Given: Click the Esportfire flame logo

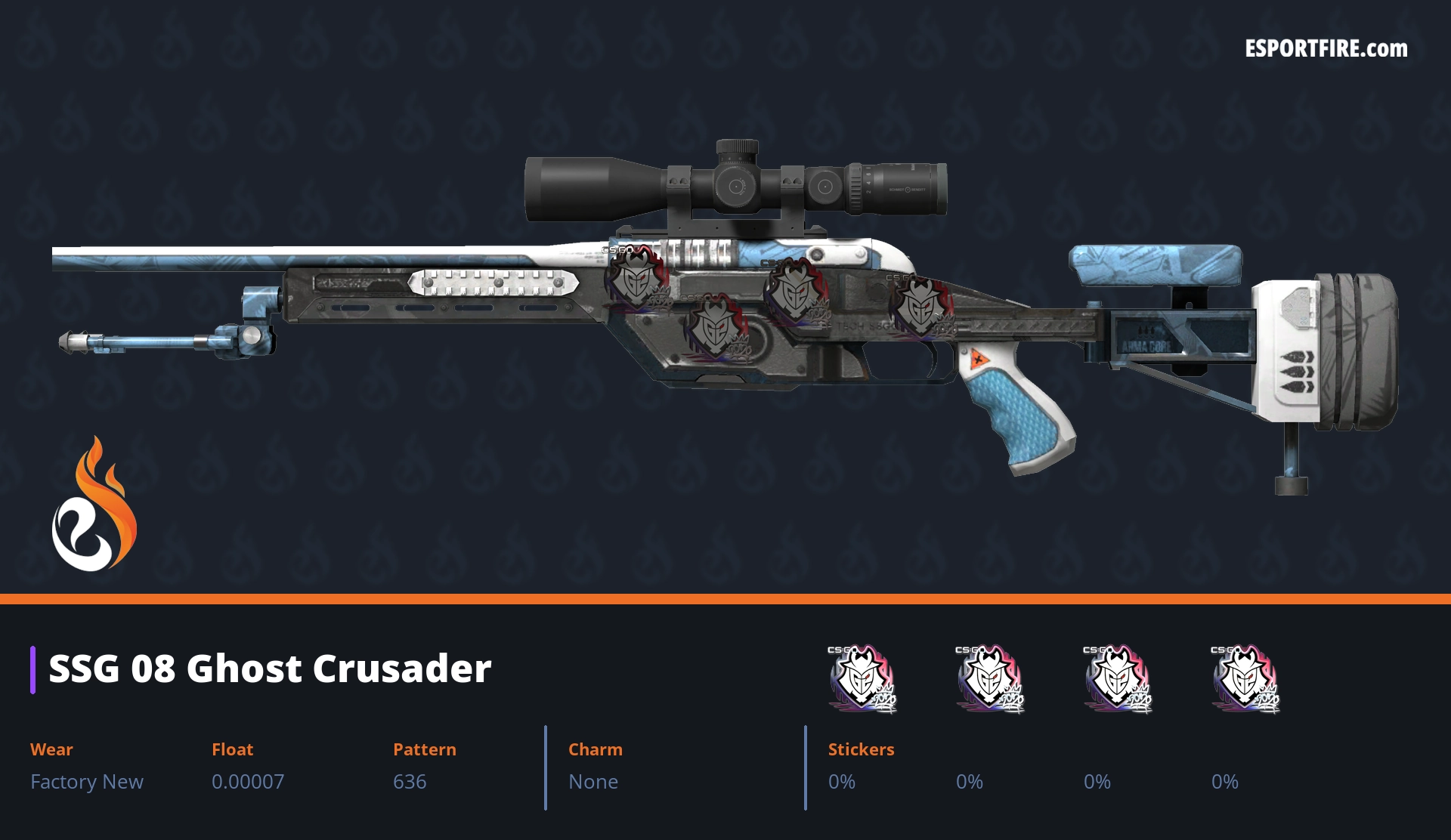Looking at the screenshot, I should coord(94,505).
